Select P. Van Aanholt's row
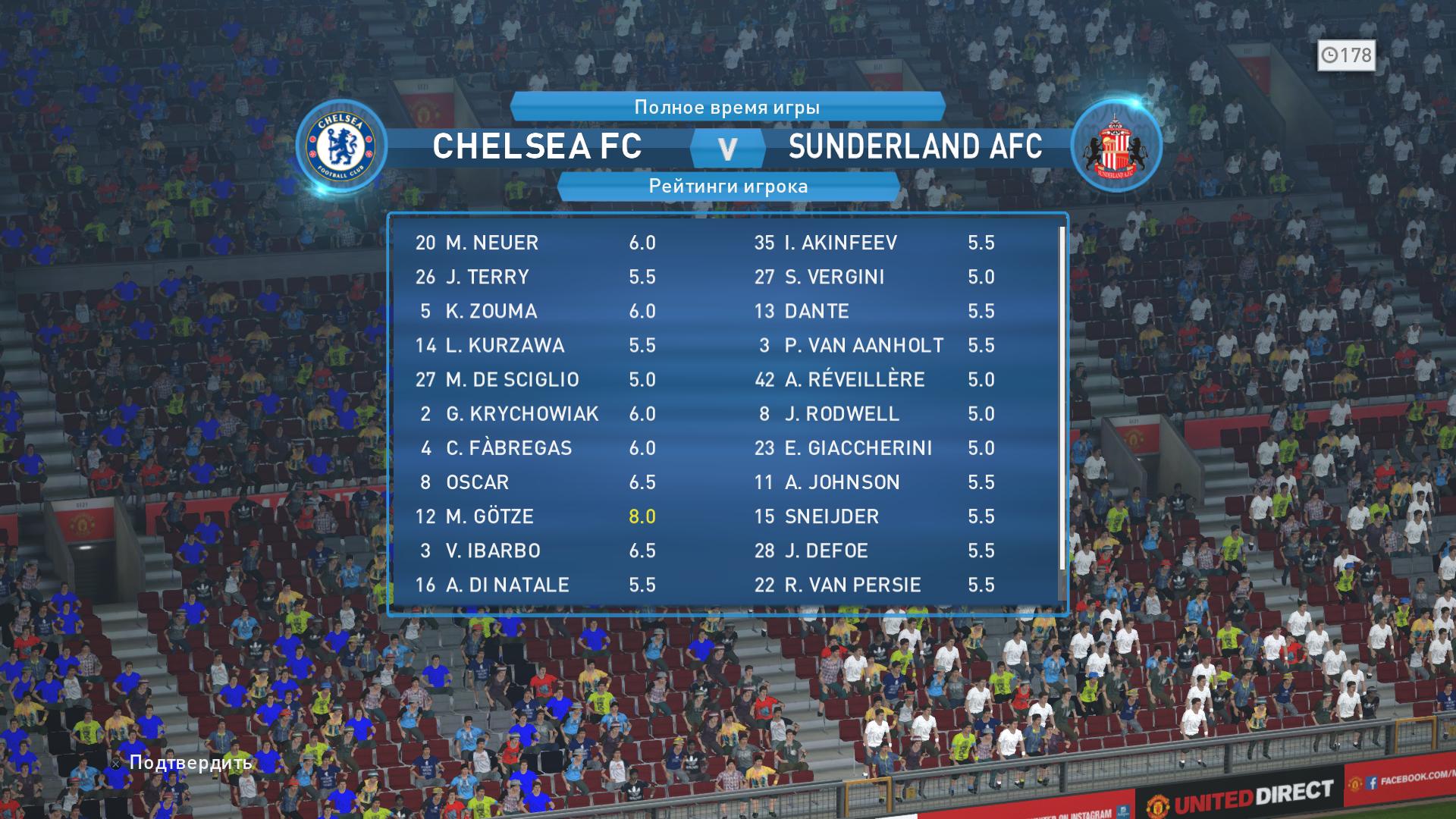Viewport: 1456px width, 819px height. click(872, 345)
